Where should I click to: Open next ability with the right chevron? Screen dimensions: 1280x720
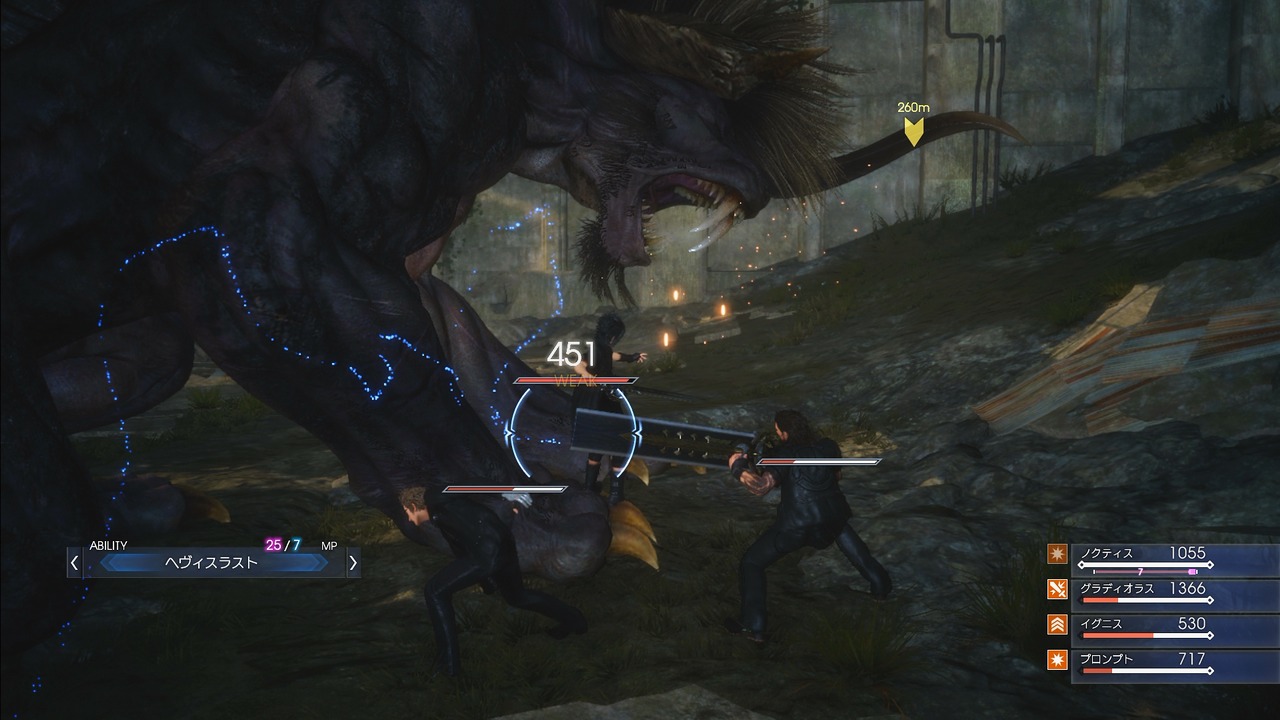pyautogui.click(x=352, y=562)
